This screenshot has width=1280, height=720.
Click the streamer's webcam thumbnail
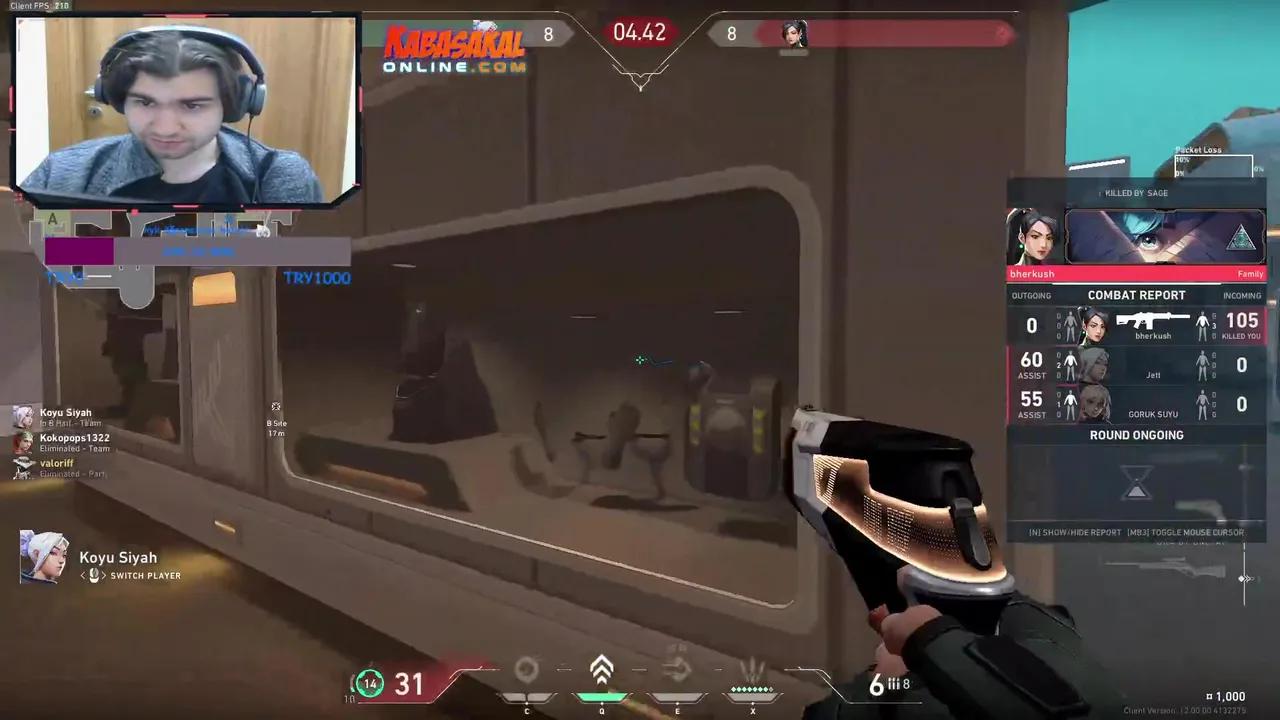185,110
